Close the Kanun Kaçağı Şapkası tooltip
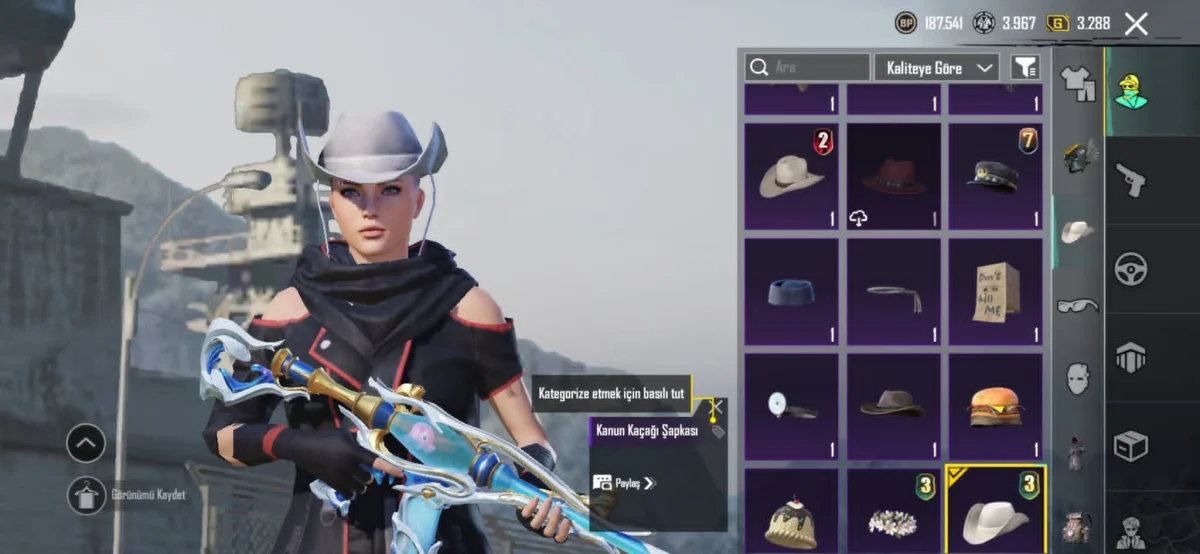Viewport: 1200px width, 554px height. (x=716, y=406)
